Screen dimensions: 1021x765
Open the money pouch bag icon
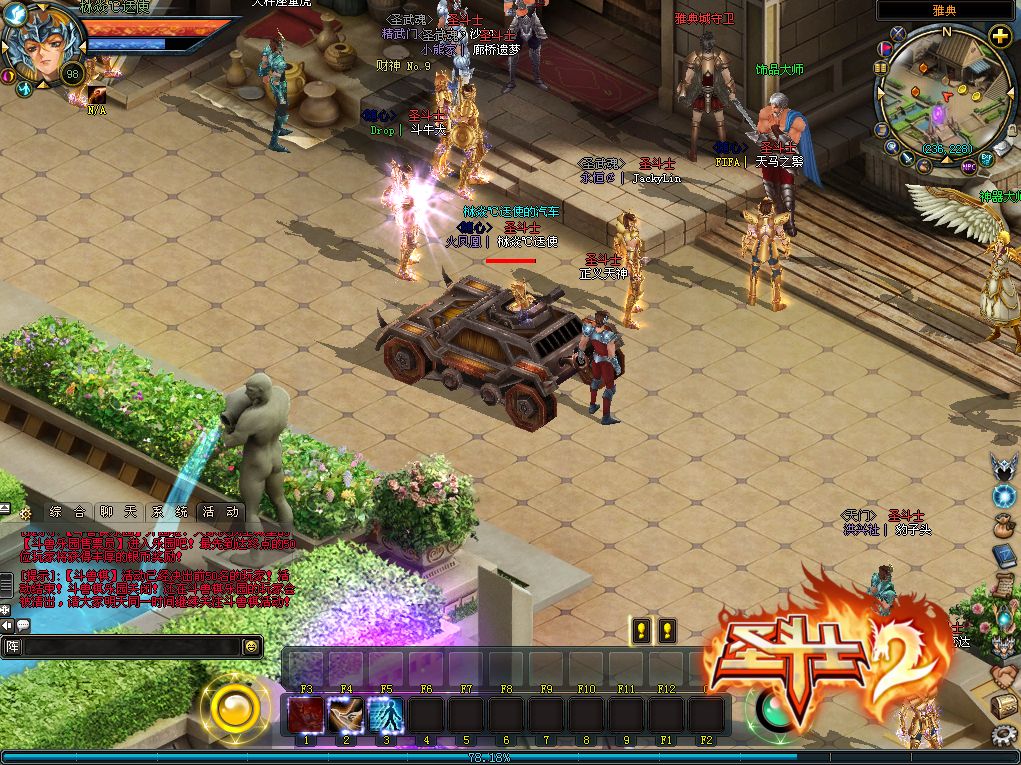tap(1004, 525)
